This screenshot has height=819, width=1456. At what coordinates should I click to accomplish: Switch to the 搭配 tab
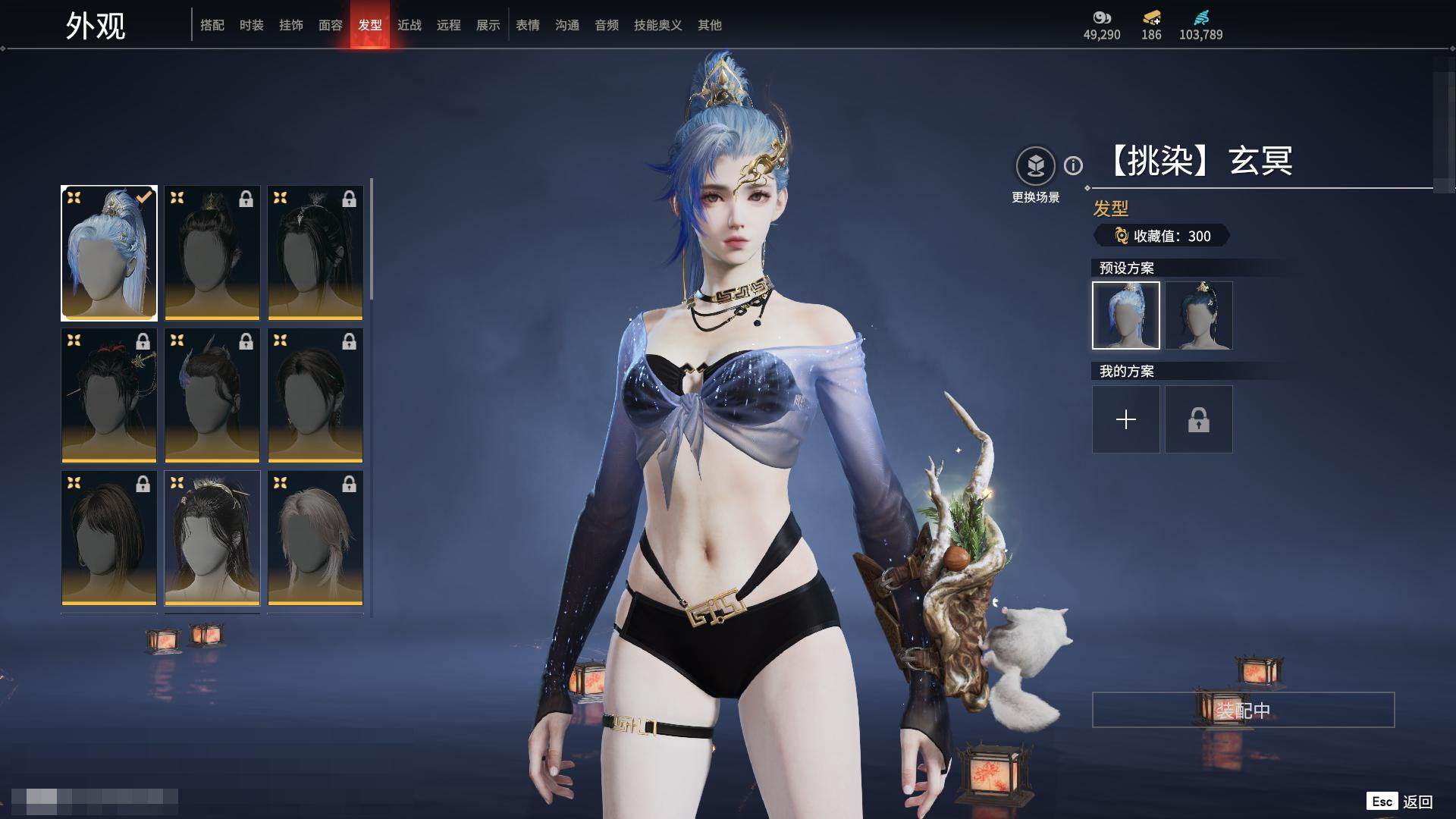(212, 25)
